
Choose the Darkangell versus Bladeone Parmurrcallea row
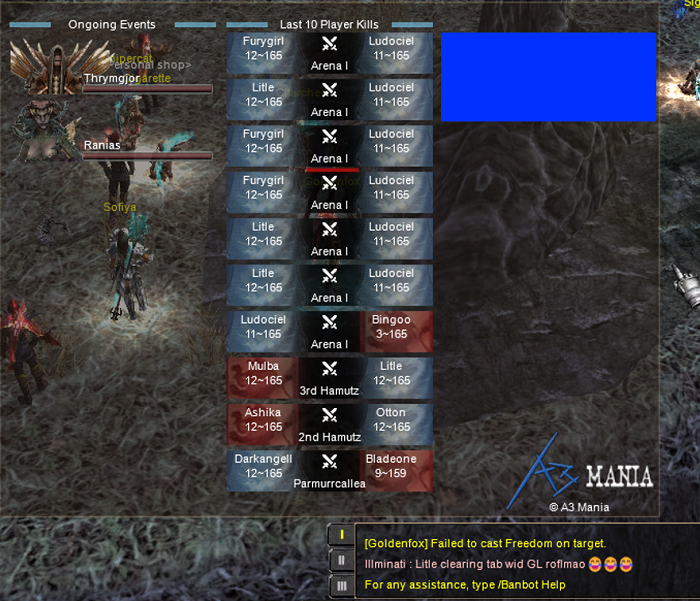coord(330,471)
